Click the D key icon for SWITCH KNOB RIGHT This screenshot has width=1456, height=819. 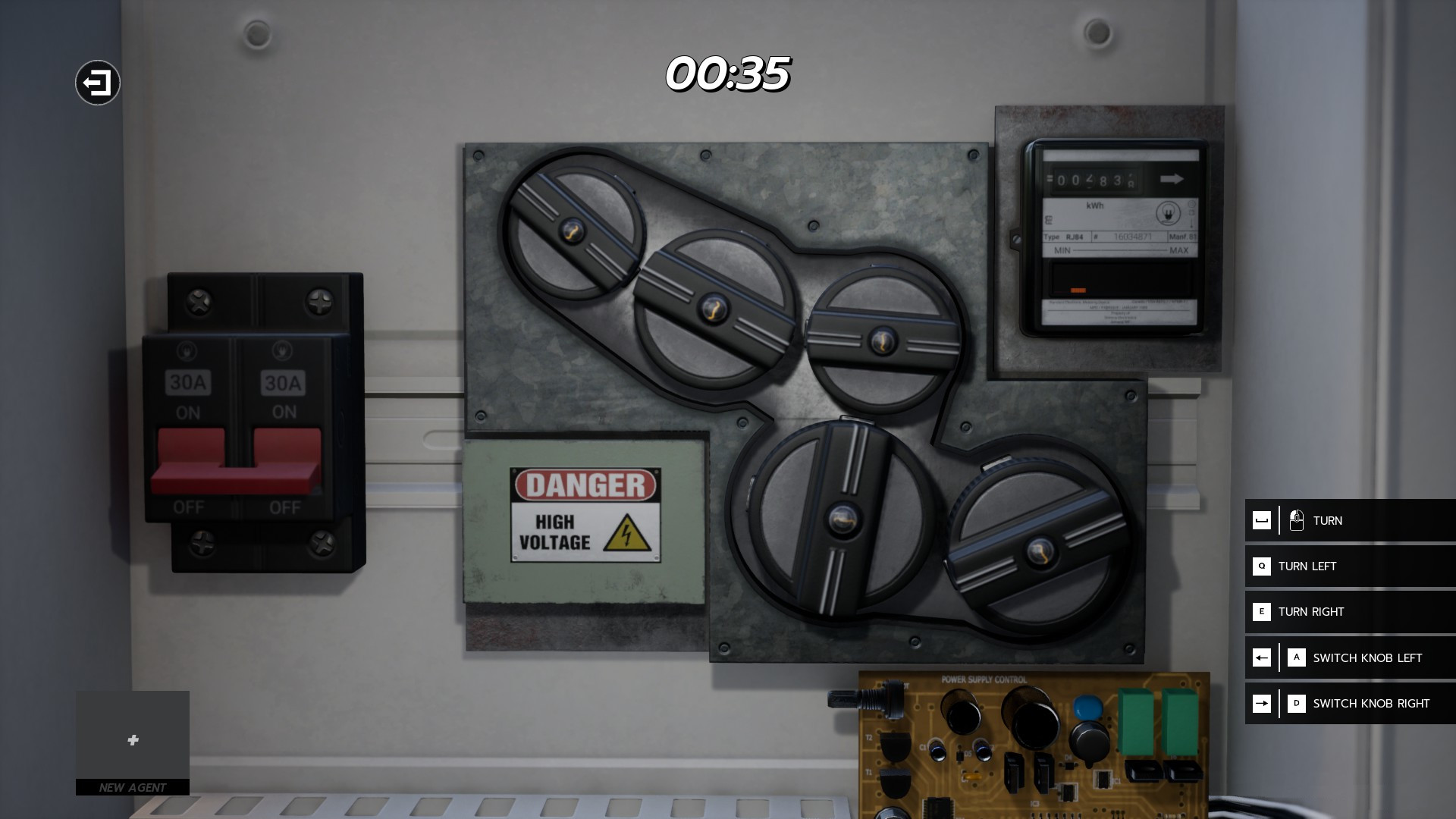pos(1296,703)
